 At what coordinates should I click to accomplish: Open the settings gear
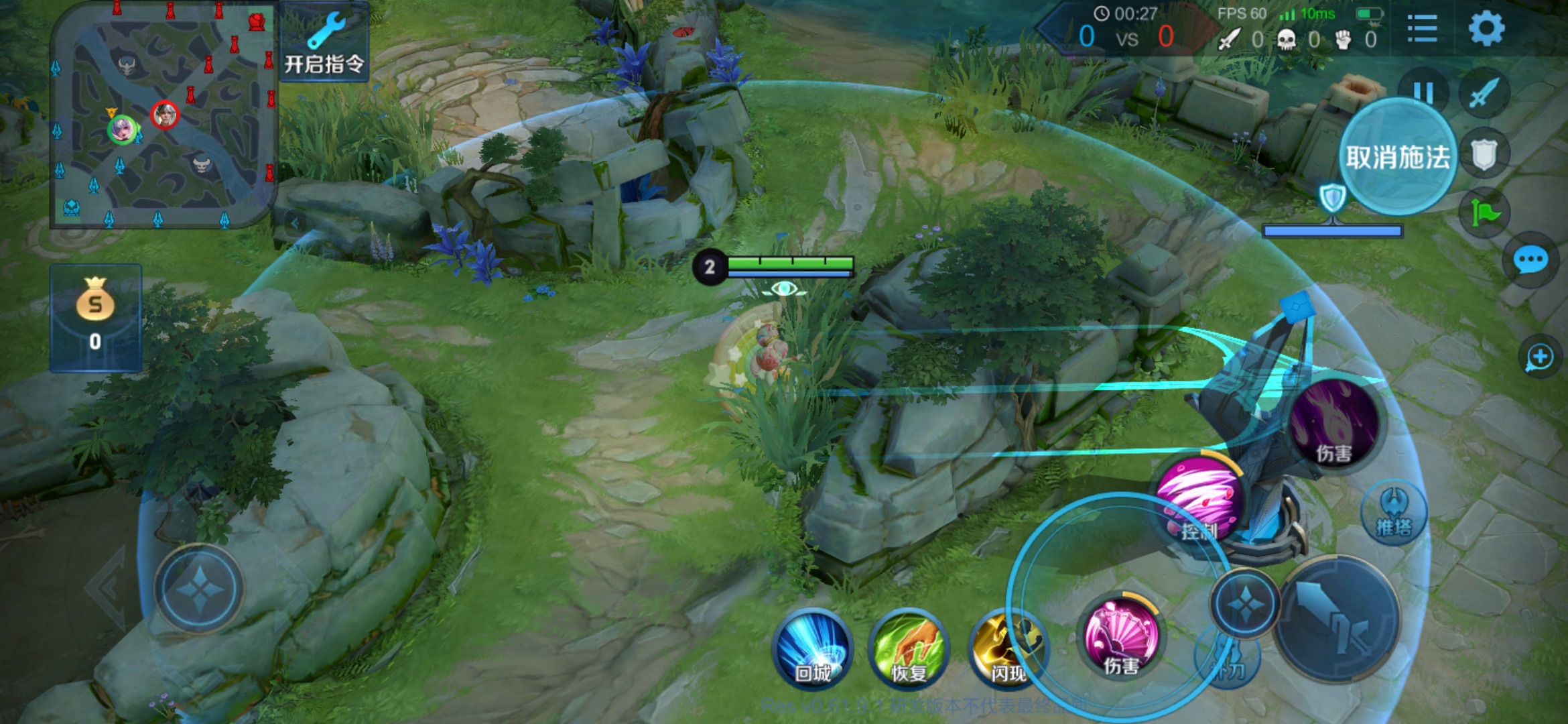pyautogui.click(x=1486, y=29)
